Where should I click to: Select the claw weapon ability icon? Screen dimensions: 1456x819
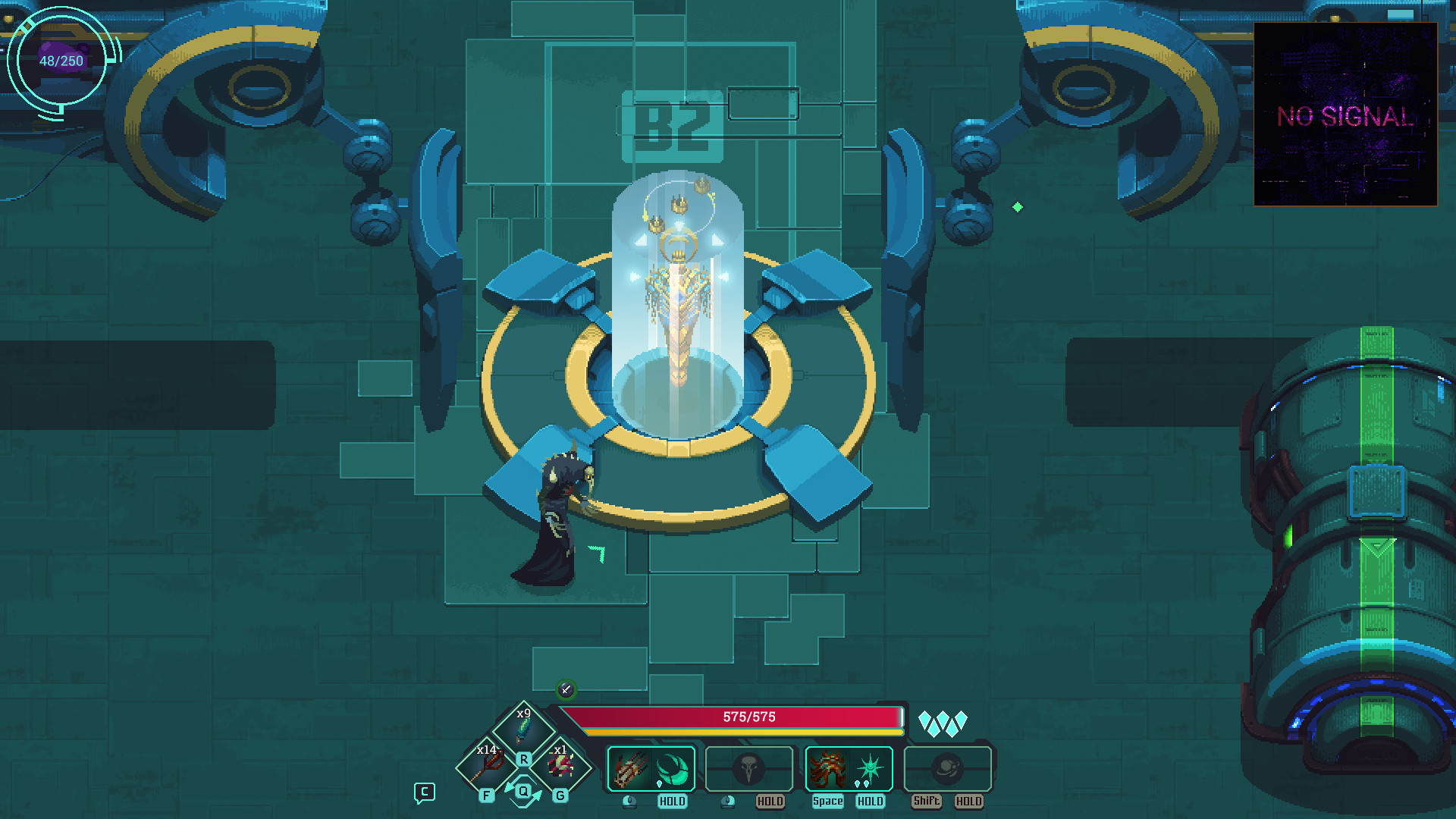click(629, 768)
